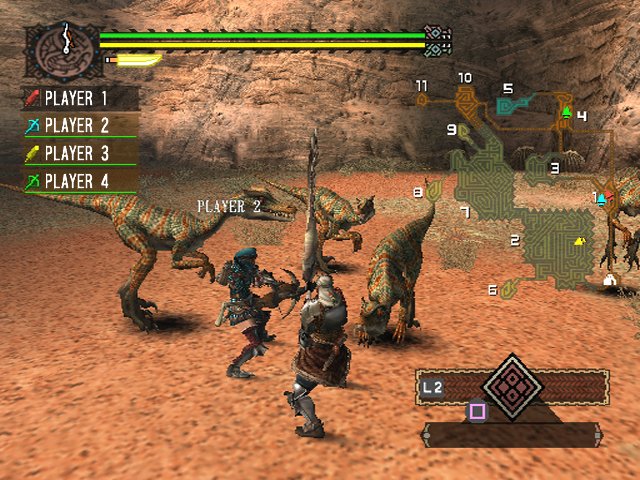The image size is (640, 480).
Task: Select the diamond item selector icon
Action: tap(512, 385)
